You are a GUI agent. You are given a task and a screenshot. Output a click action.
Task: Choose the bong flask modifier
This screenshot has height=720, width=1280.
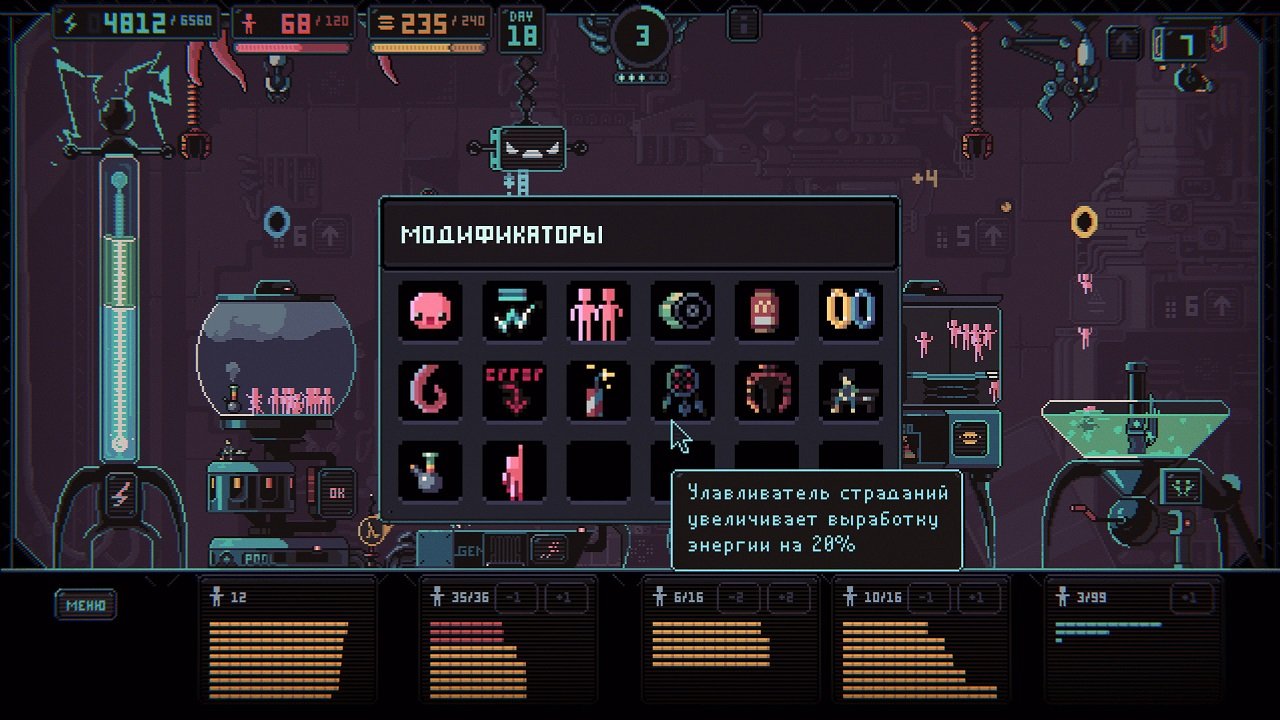click(x=430, y=470)
